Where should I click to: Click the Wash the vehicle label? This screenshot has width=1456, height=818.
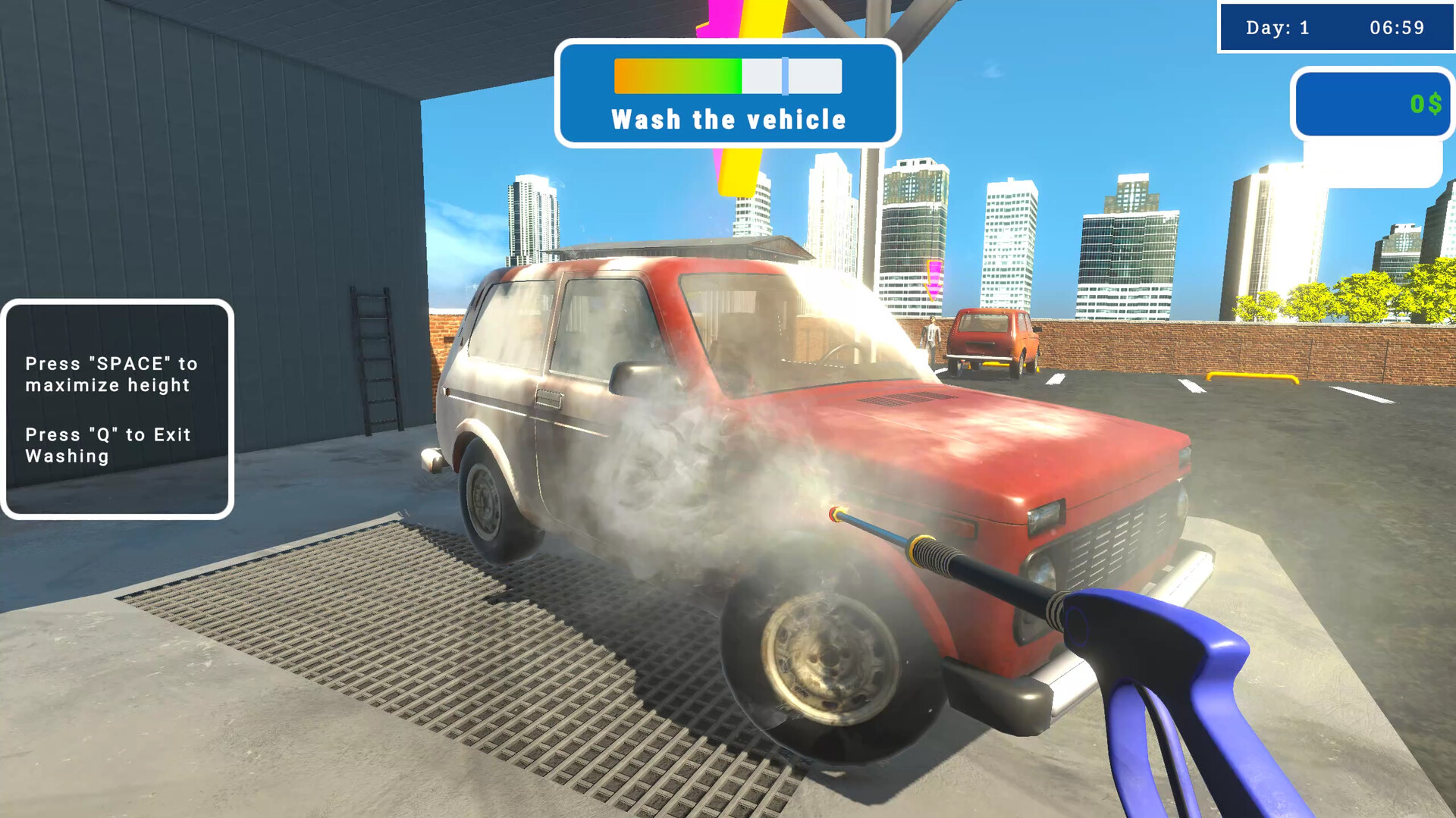[728, 118]
